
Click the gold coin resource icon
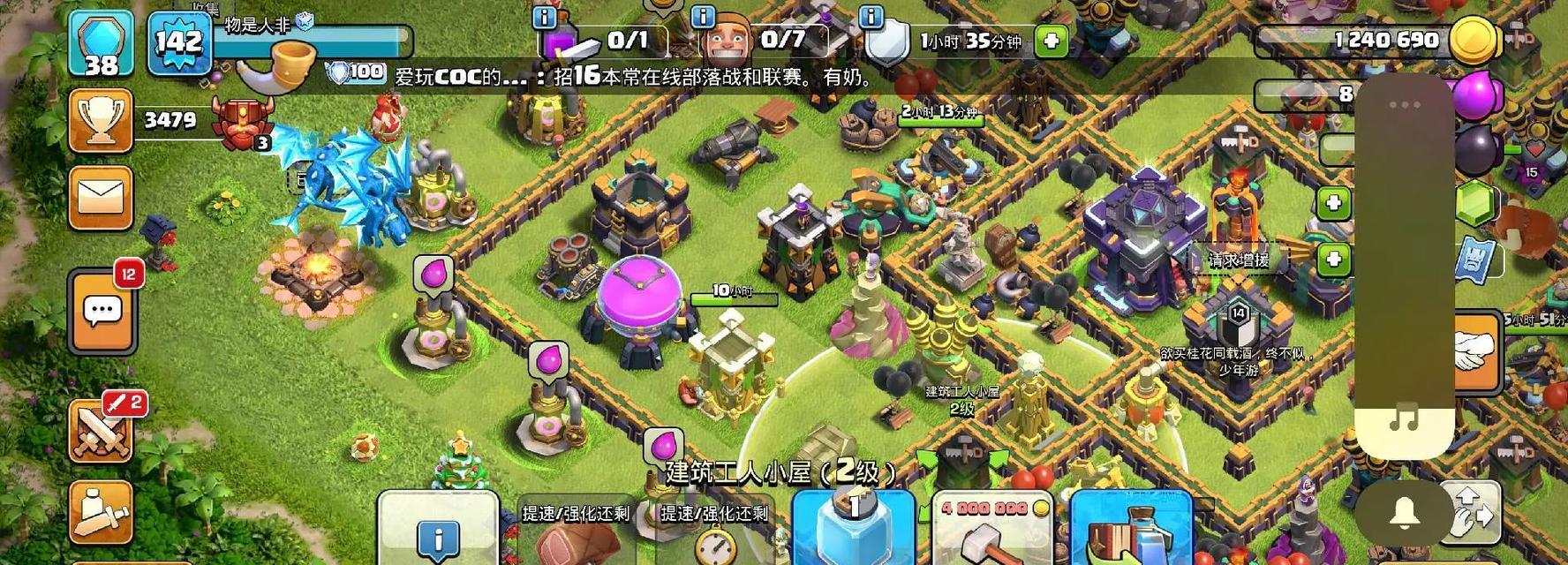pyautogui.click(x=1472, y=39)
